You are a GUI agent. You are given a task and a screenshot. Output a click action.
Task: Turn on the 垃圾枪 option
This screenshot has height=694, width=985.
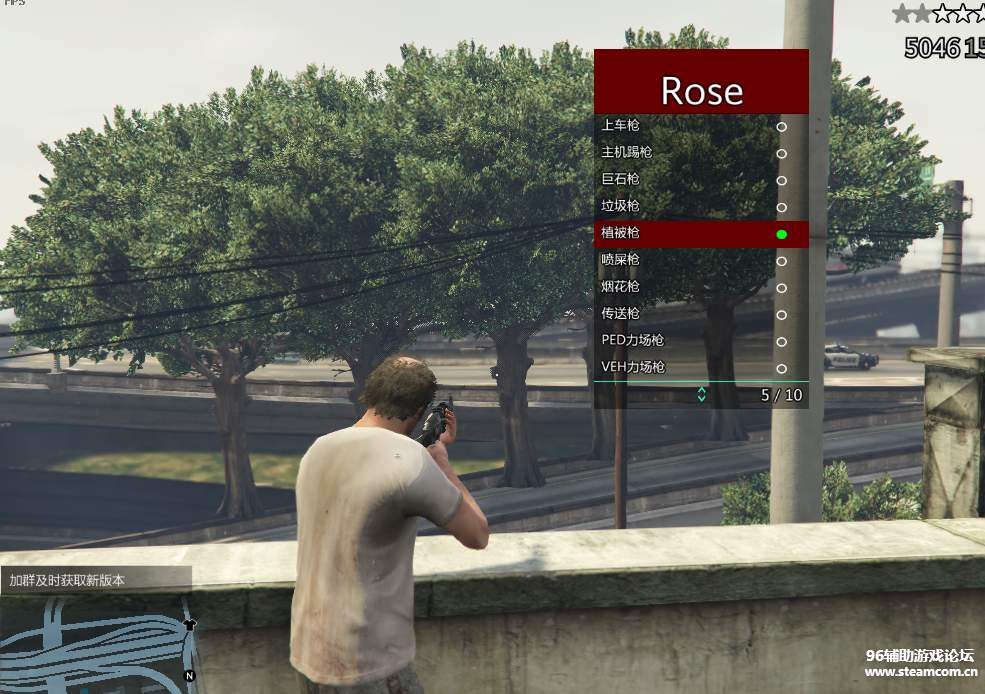(700, 207)
